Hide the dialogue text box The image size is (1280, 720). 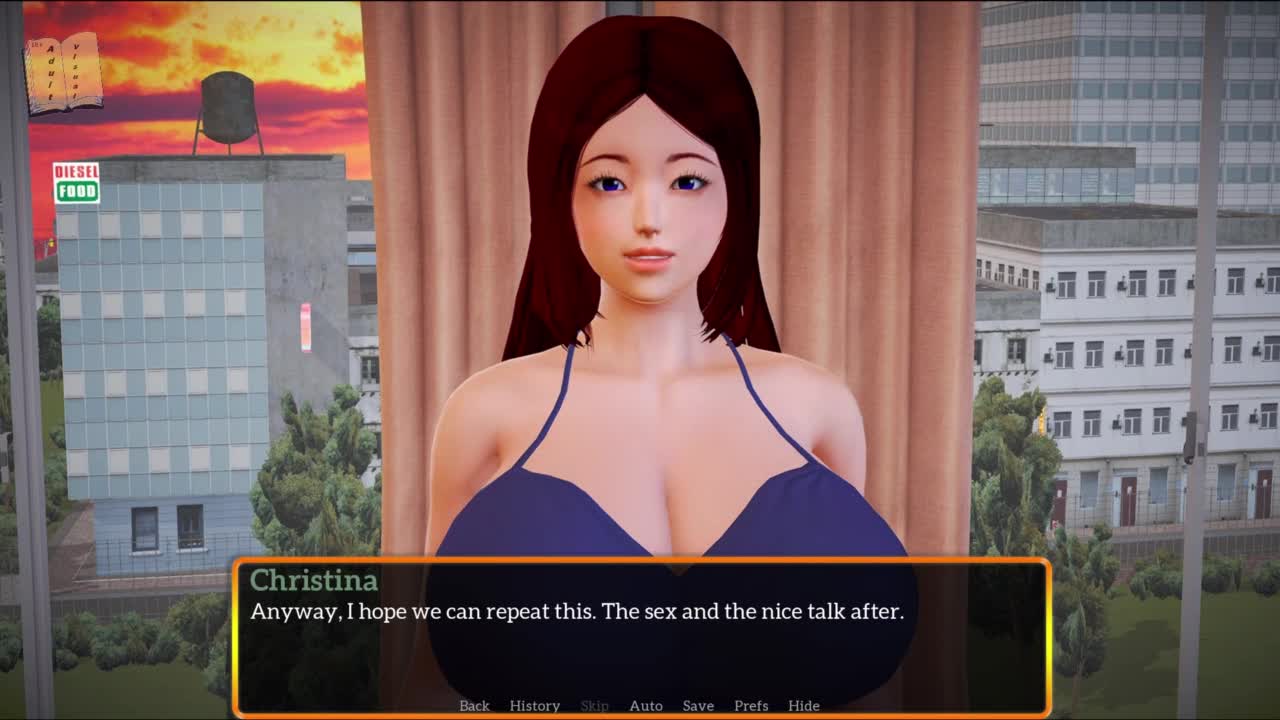(x=803, y=705)
